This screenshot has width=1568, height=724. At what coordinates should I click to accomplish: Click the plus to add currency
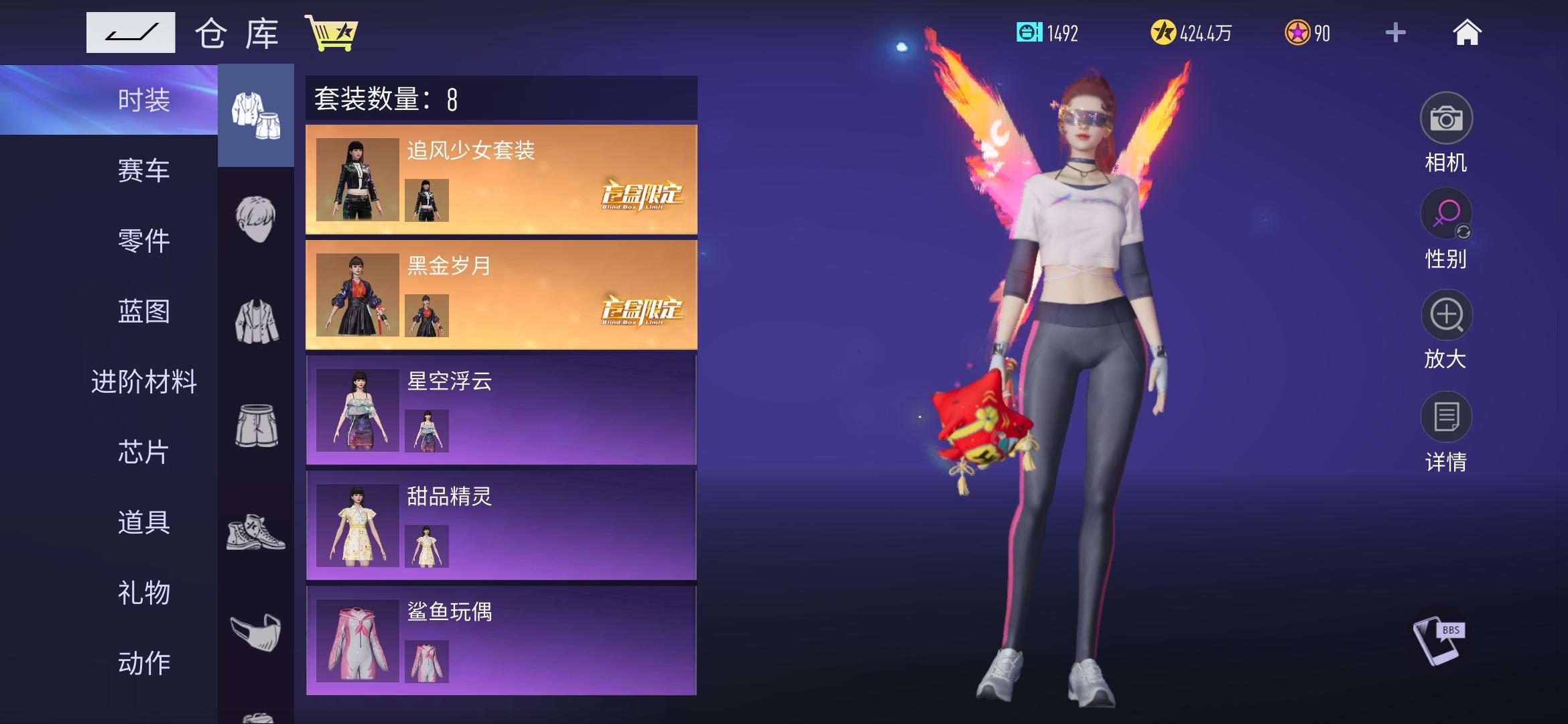(x=1396, y=32)
